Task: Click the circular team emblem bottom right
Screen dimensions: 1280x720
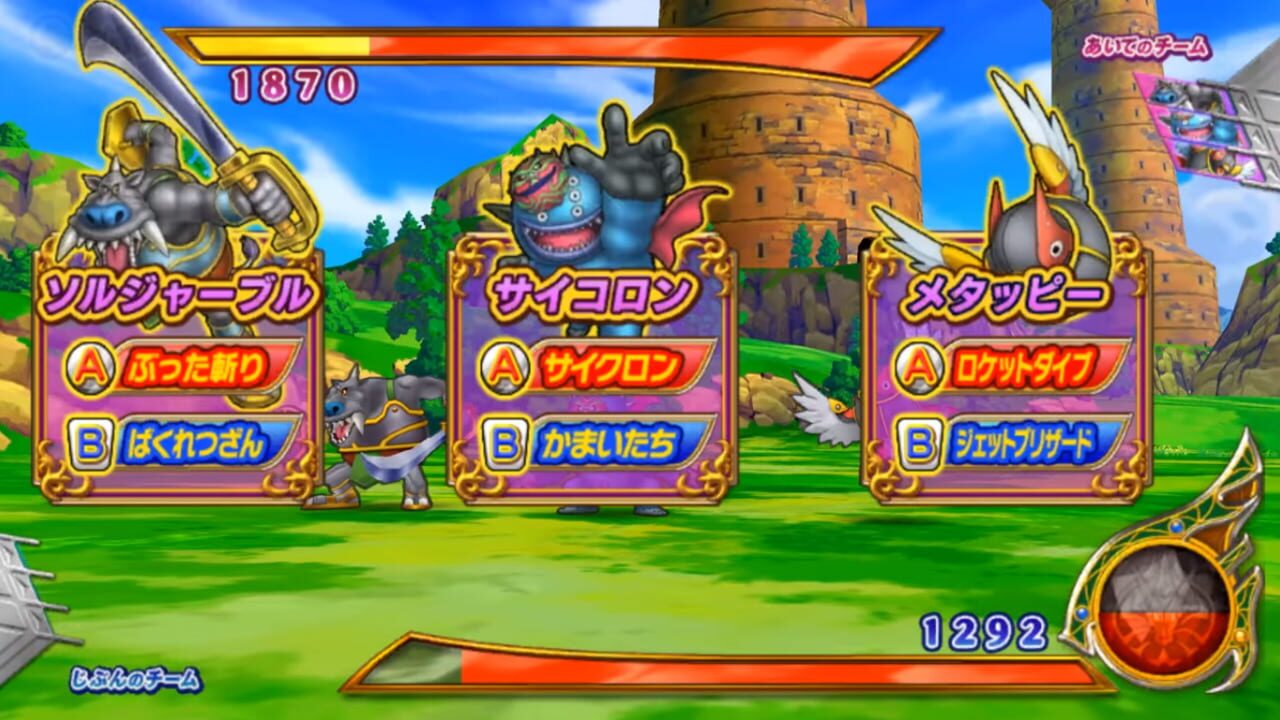Action: tap(1166, 610)
